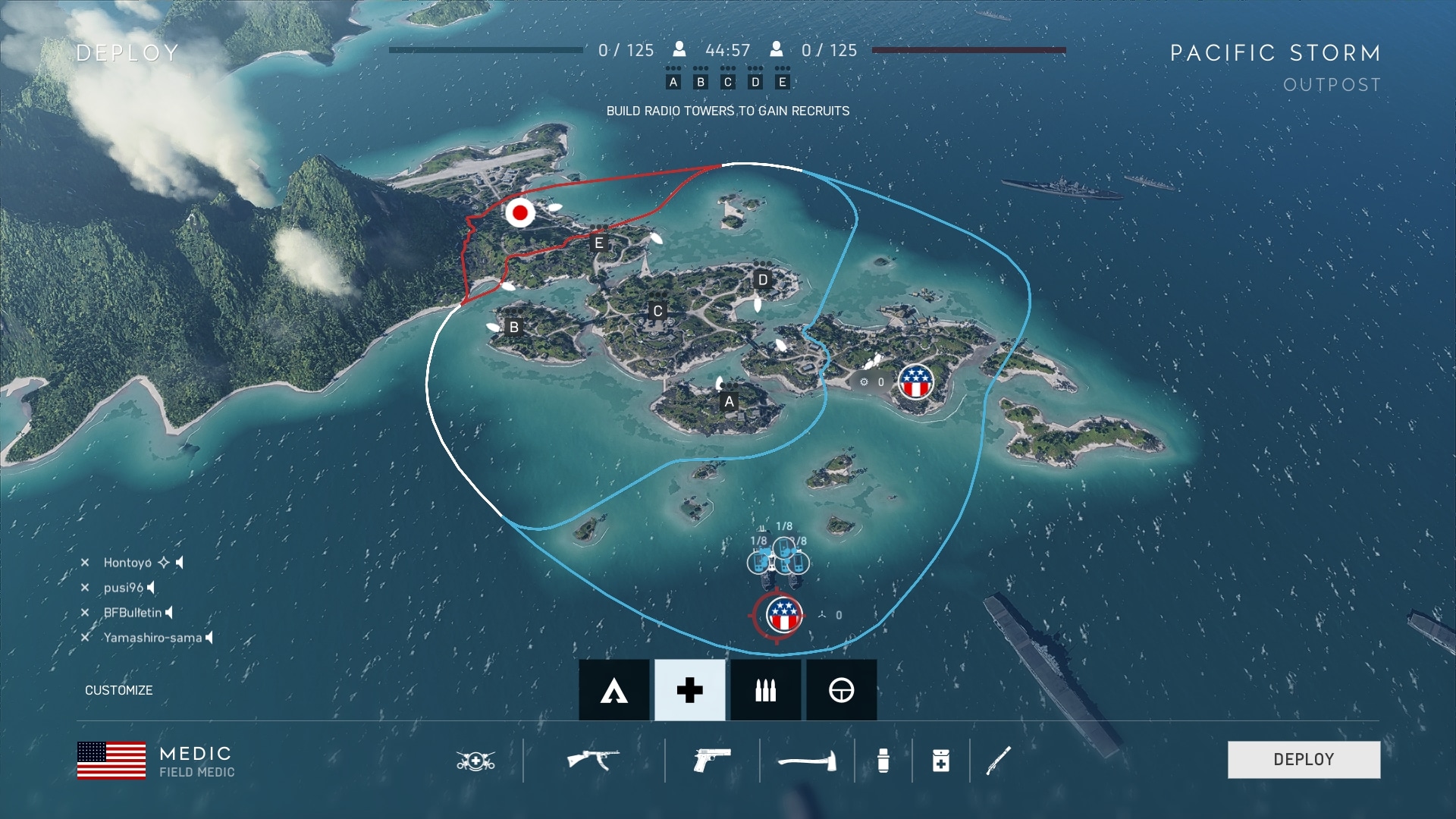Click objective A marker on the map
1456x819 pixels.
pyautogui.click(x=729, y=402)
